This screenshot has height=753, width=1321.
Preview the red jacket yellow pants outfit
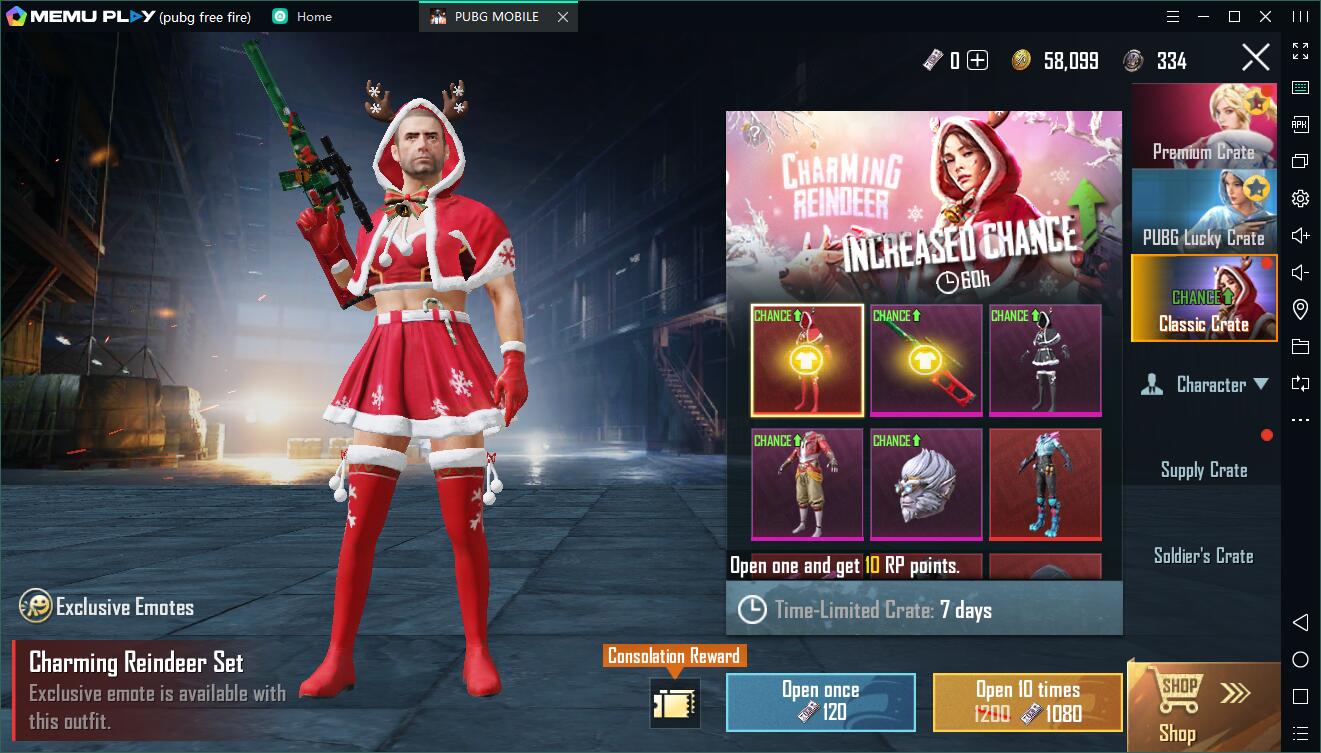click(x=807, y=485)
